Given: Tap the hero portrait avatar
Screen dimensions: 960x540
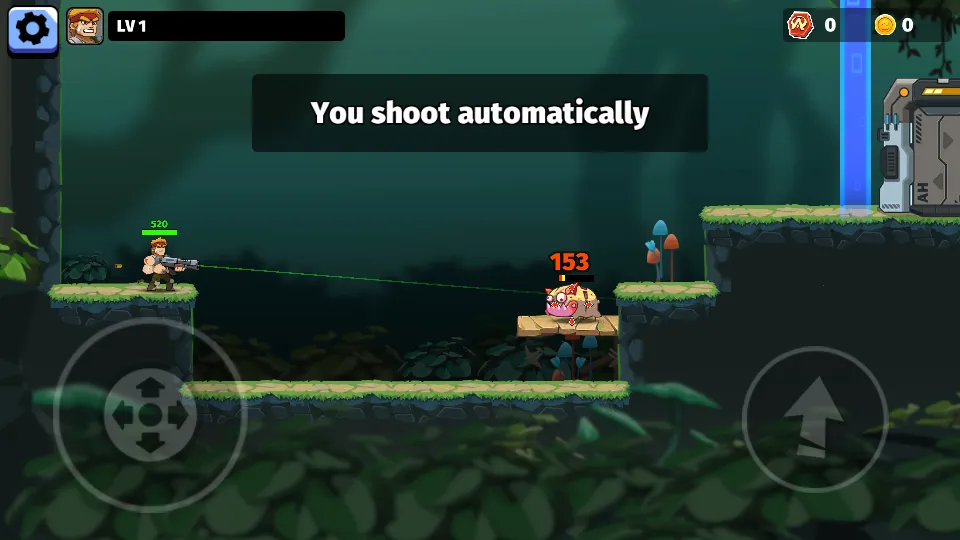Looking at the screenshot, I should tap(85, 27).
